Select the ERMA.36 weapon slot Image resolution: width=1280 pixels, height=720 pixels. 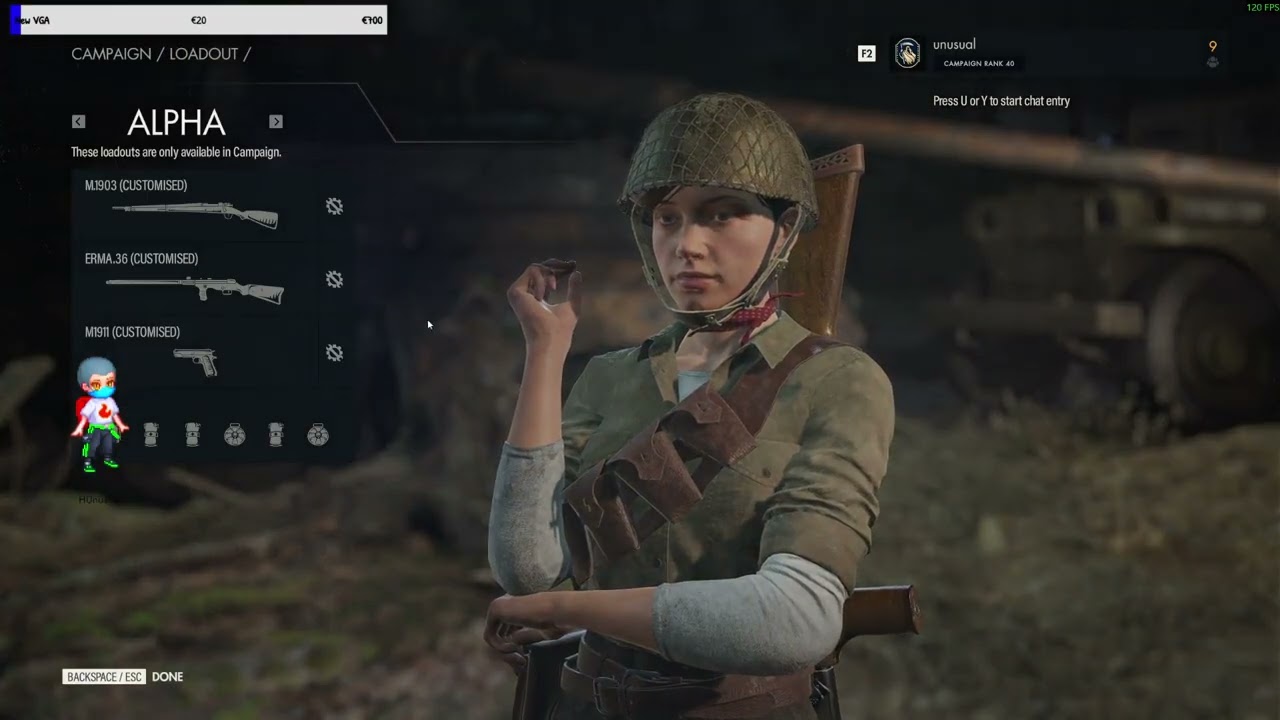pyautogui.click(x=195, y=280)
